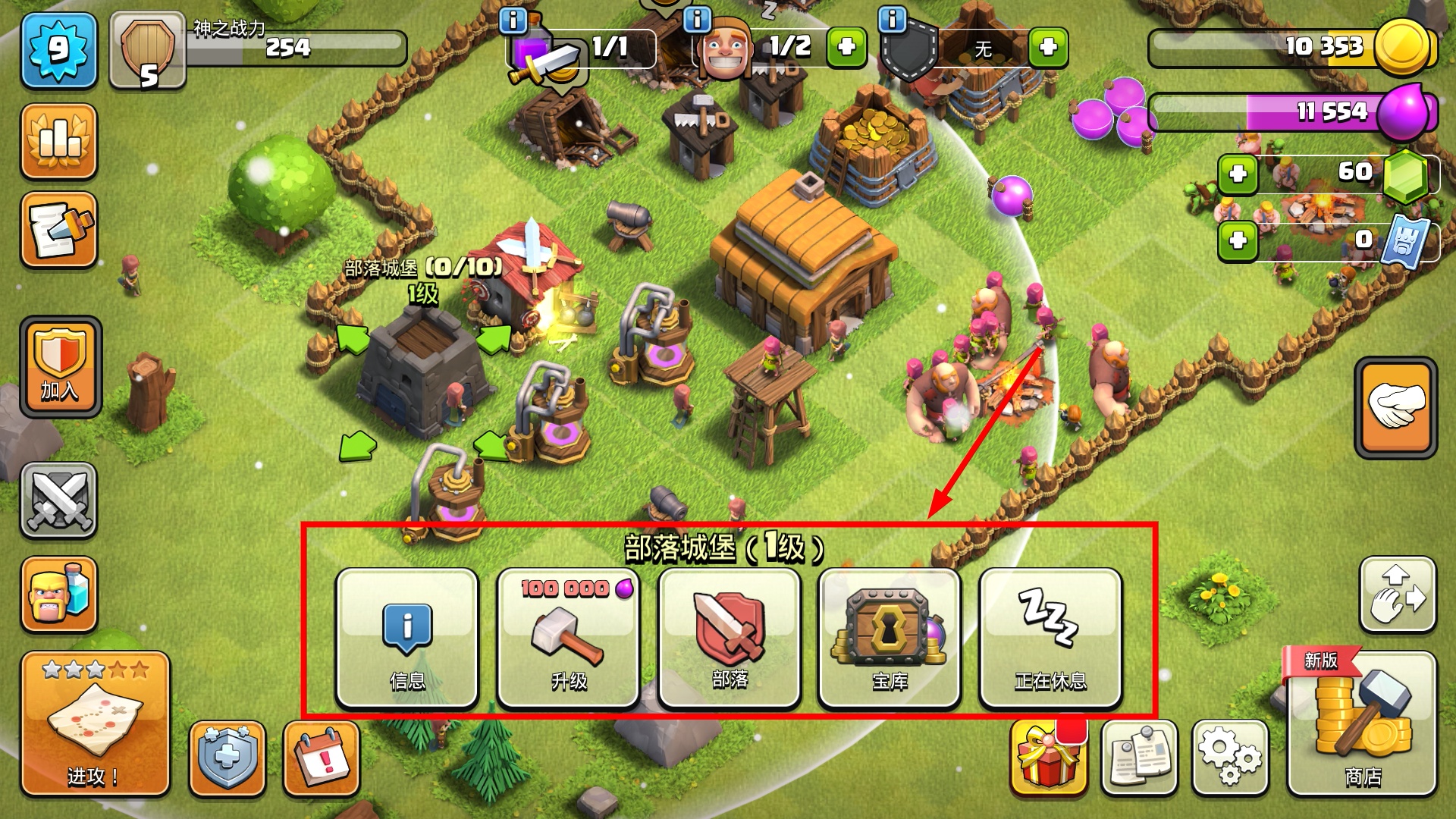1456x819 pixels.
Task: Open the settings gears icon
Action: 1229,757
